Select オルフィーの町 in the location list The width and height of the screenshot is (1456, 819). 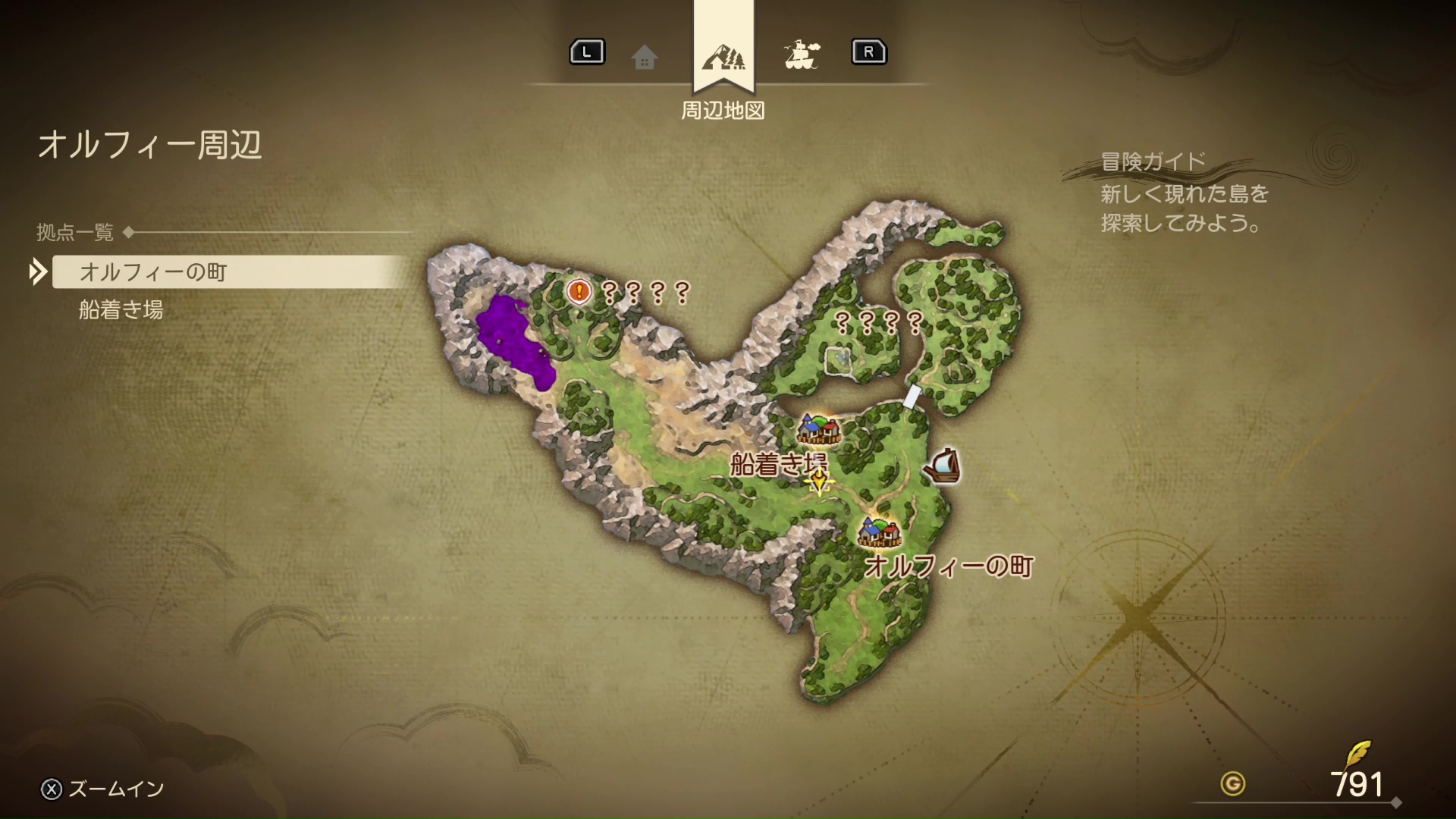[153, 272]
